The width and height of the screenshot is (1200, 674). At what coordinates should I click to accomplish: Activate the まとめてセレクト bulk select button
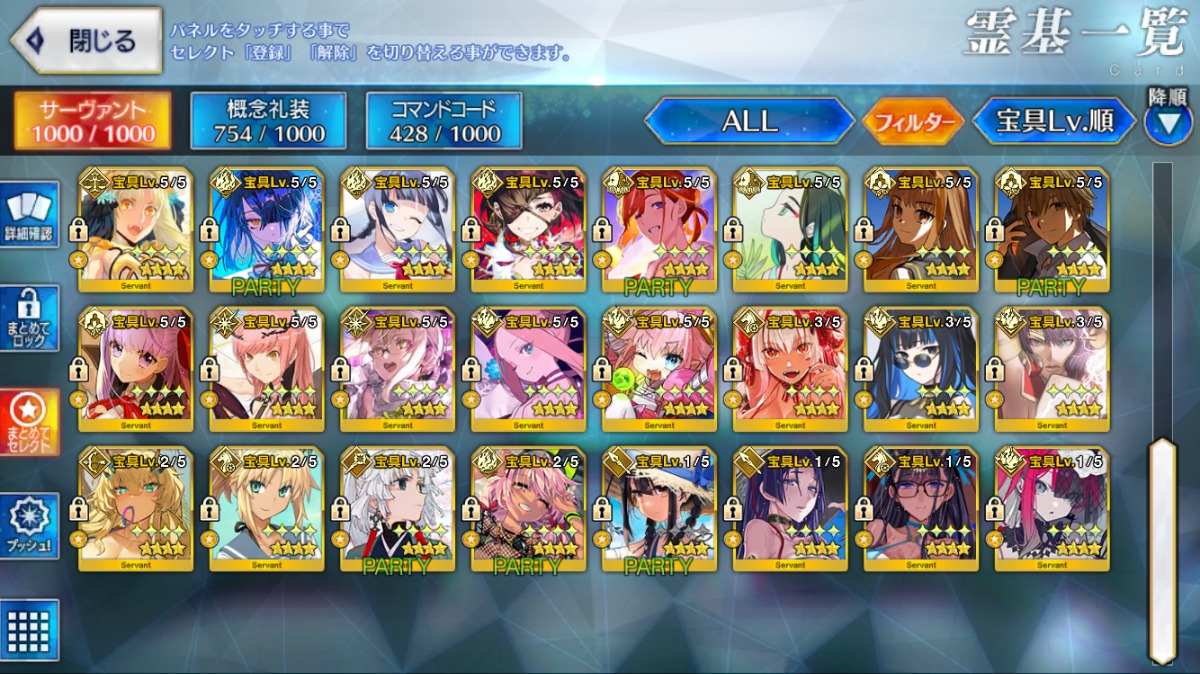click(30, 422)
